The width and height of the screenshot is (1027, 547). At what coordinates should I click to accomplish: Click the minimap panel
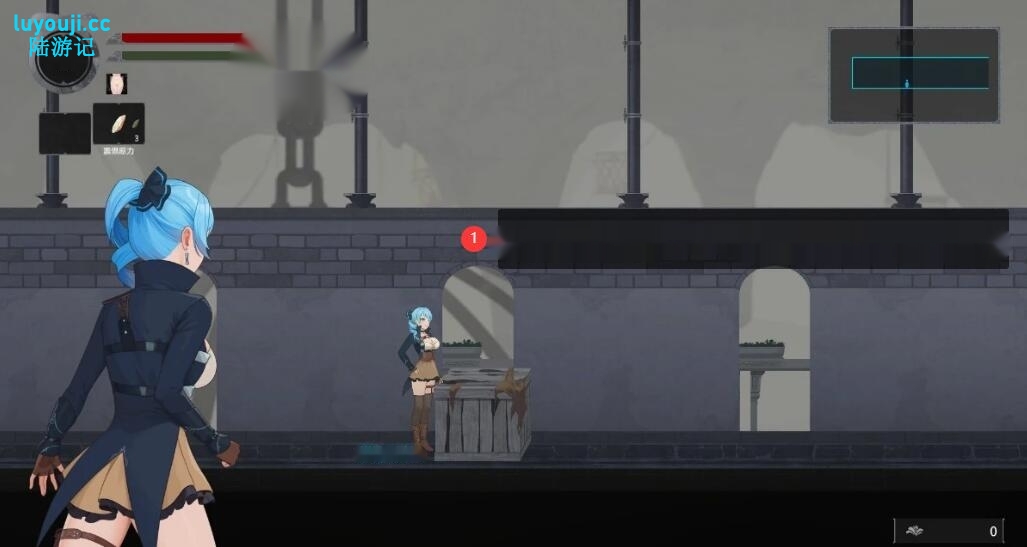click(x=913, y=75)
